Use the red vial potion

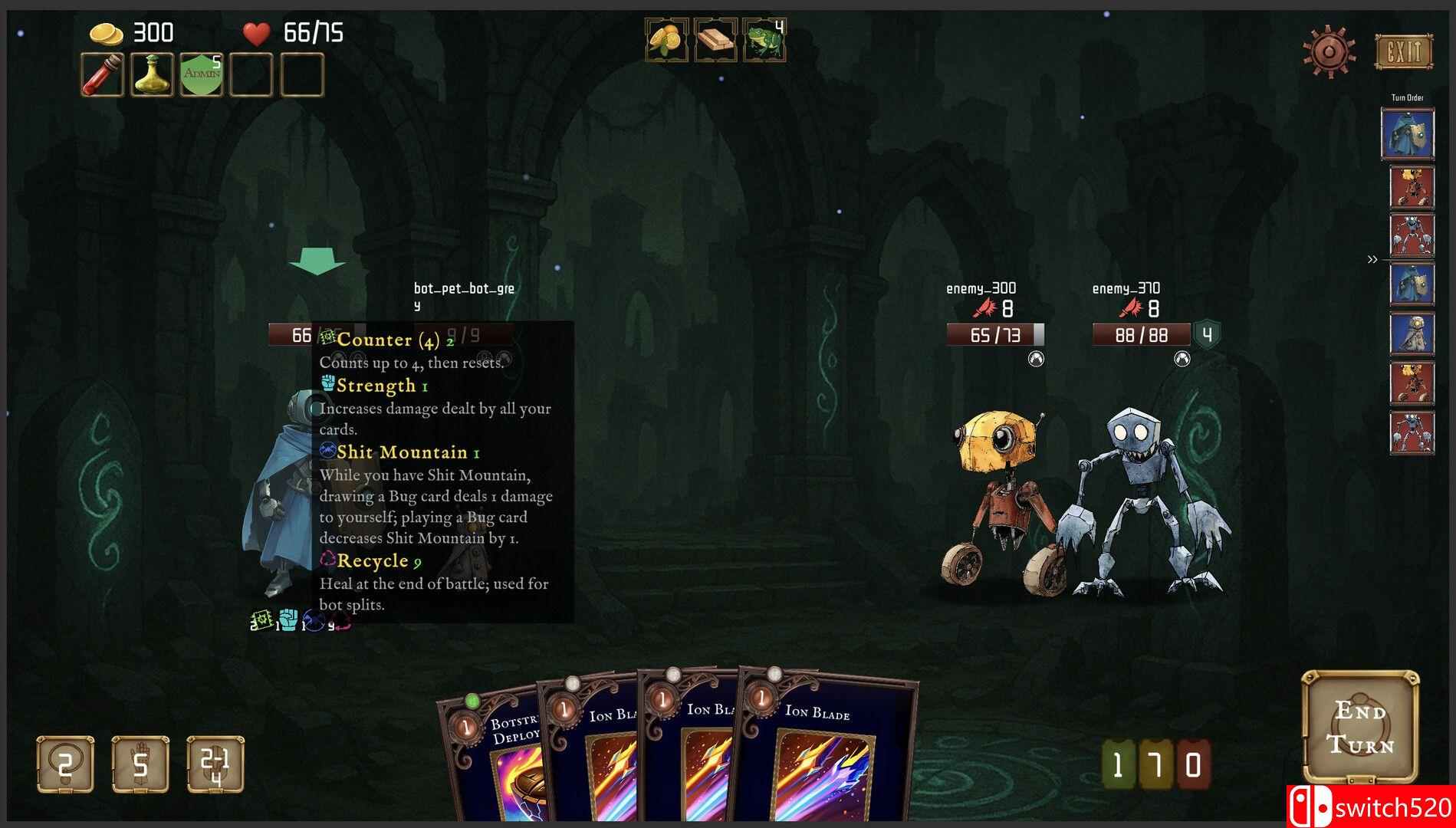[x=103, y=75]
